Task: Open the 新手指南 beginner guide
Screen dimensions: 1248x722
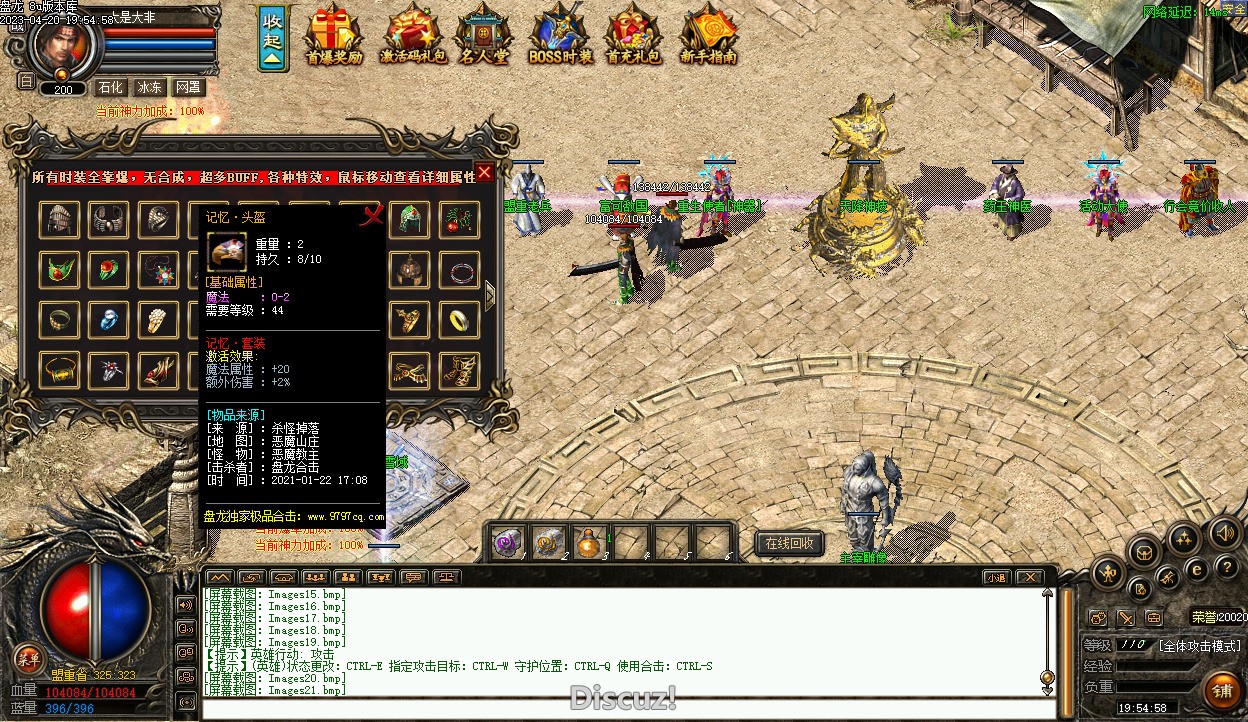Action: point(708,35)
